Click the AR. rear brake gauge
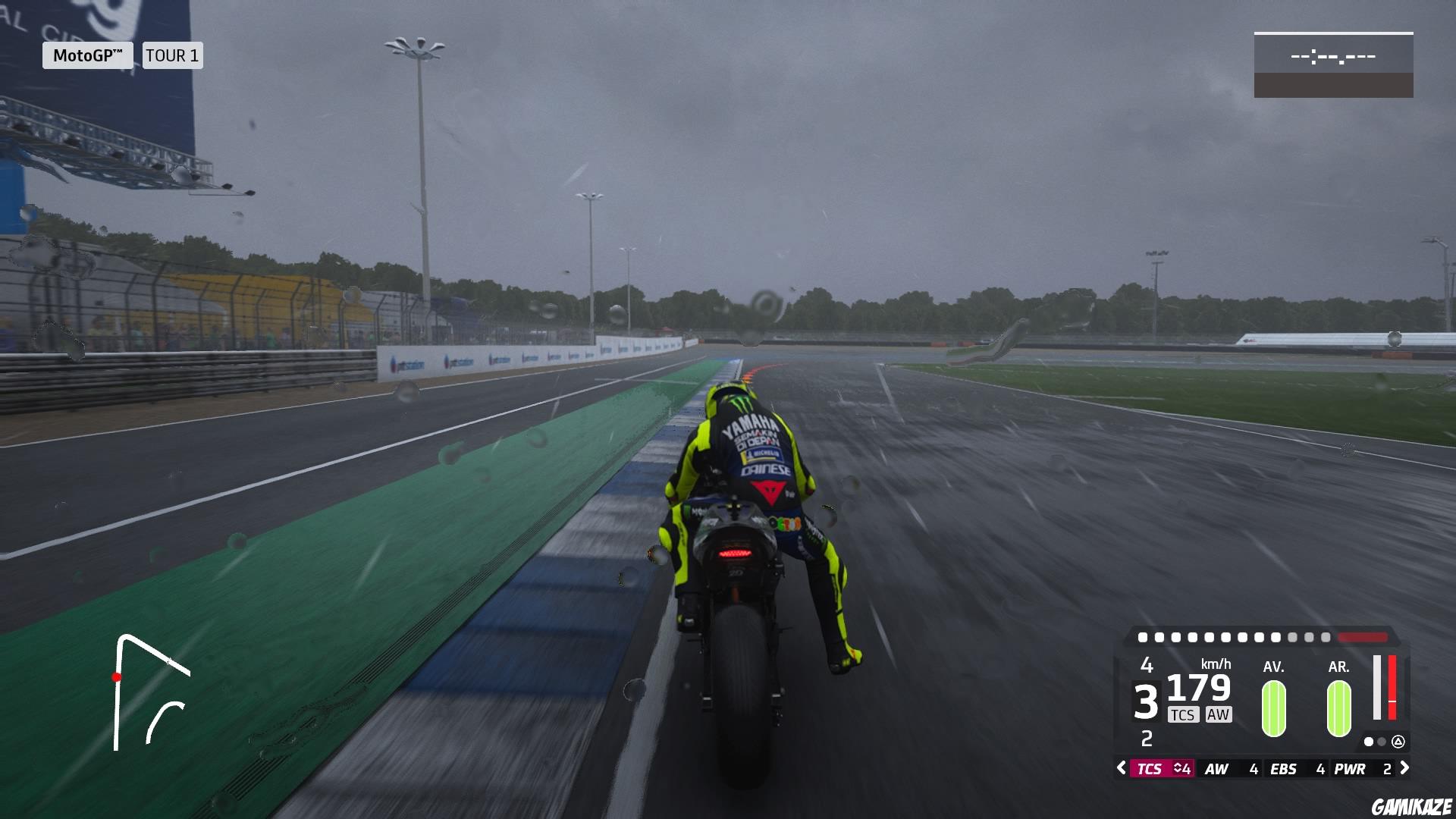1456x819 pixels. [x=1338, y=708]
